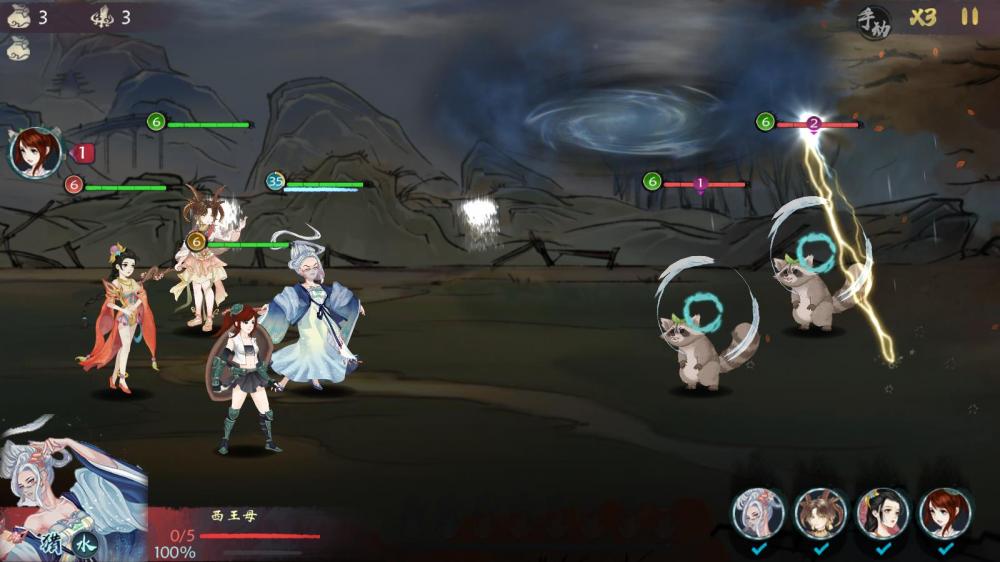The height and width of the screenshot is (562, 1000).
Task: Select the silver-haired hero portrait in turn order
Action: 758,514
